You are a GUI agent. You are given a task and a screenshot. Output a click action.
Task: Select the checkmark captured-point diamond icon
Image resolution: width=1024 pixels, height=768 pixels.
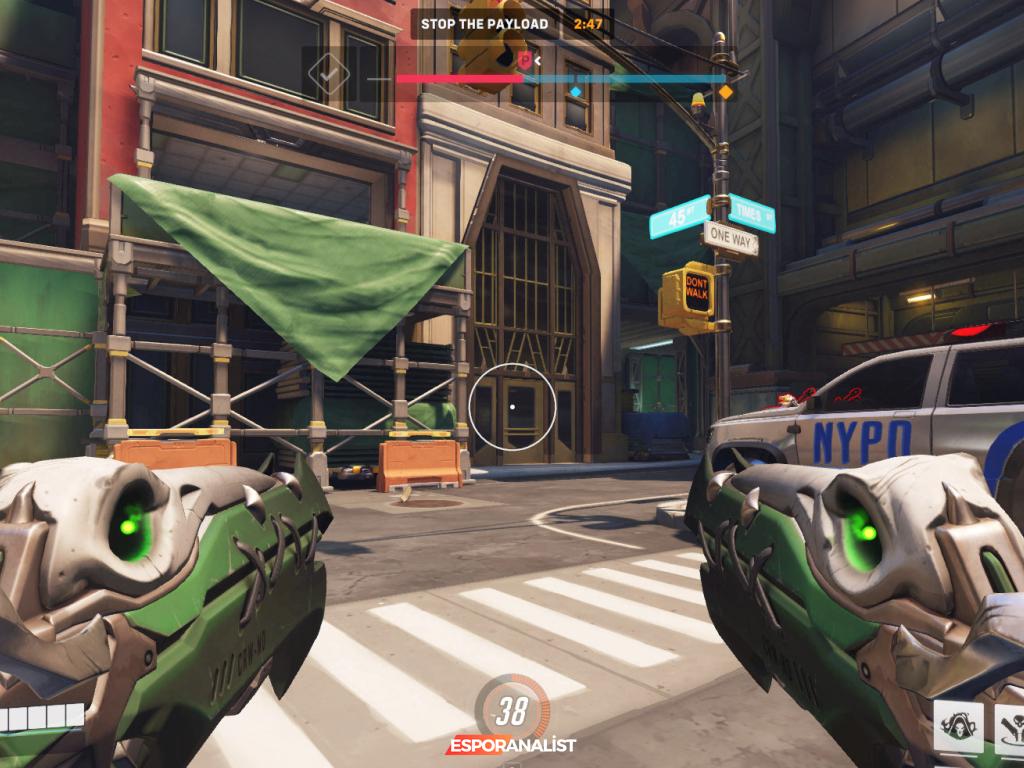[x=328, y=71]
